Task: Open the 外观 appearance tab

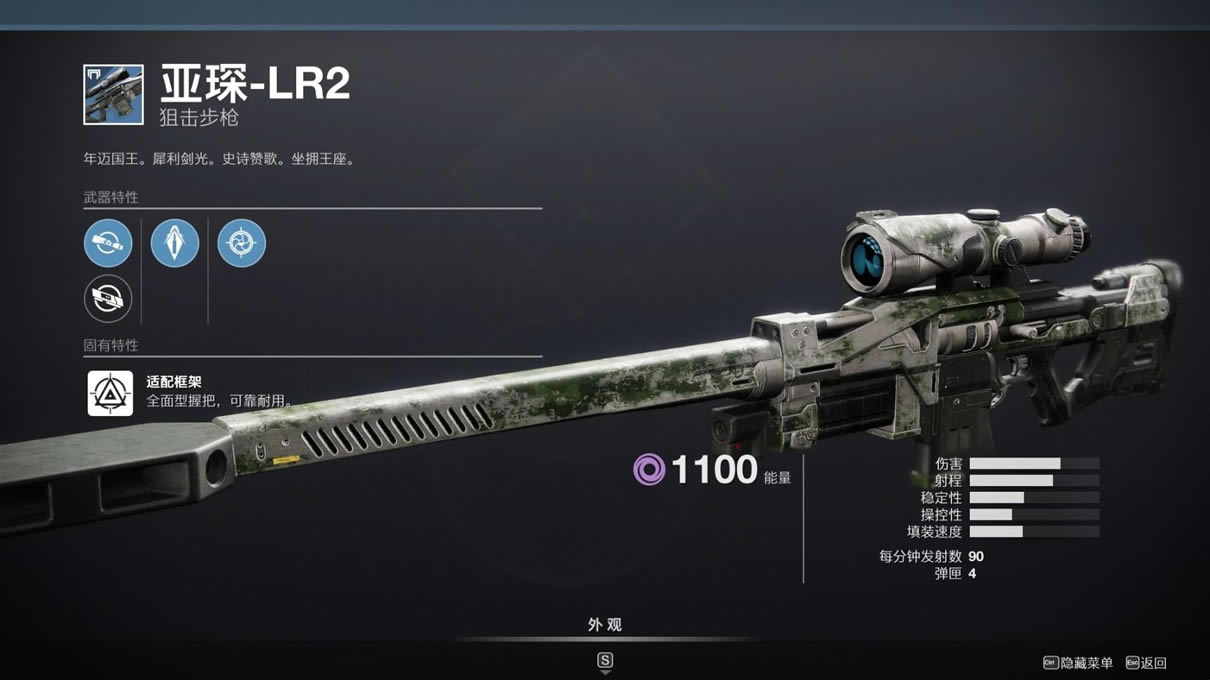Action: coord(604,625)
